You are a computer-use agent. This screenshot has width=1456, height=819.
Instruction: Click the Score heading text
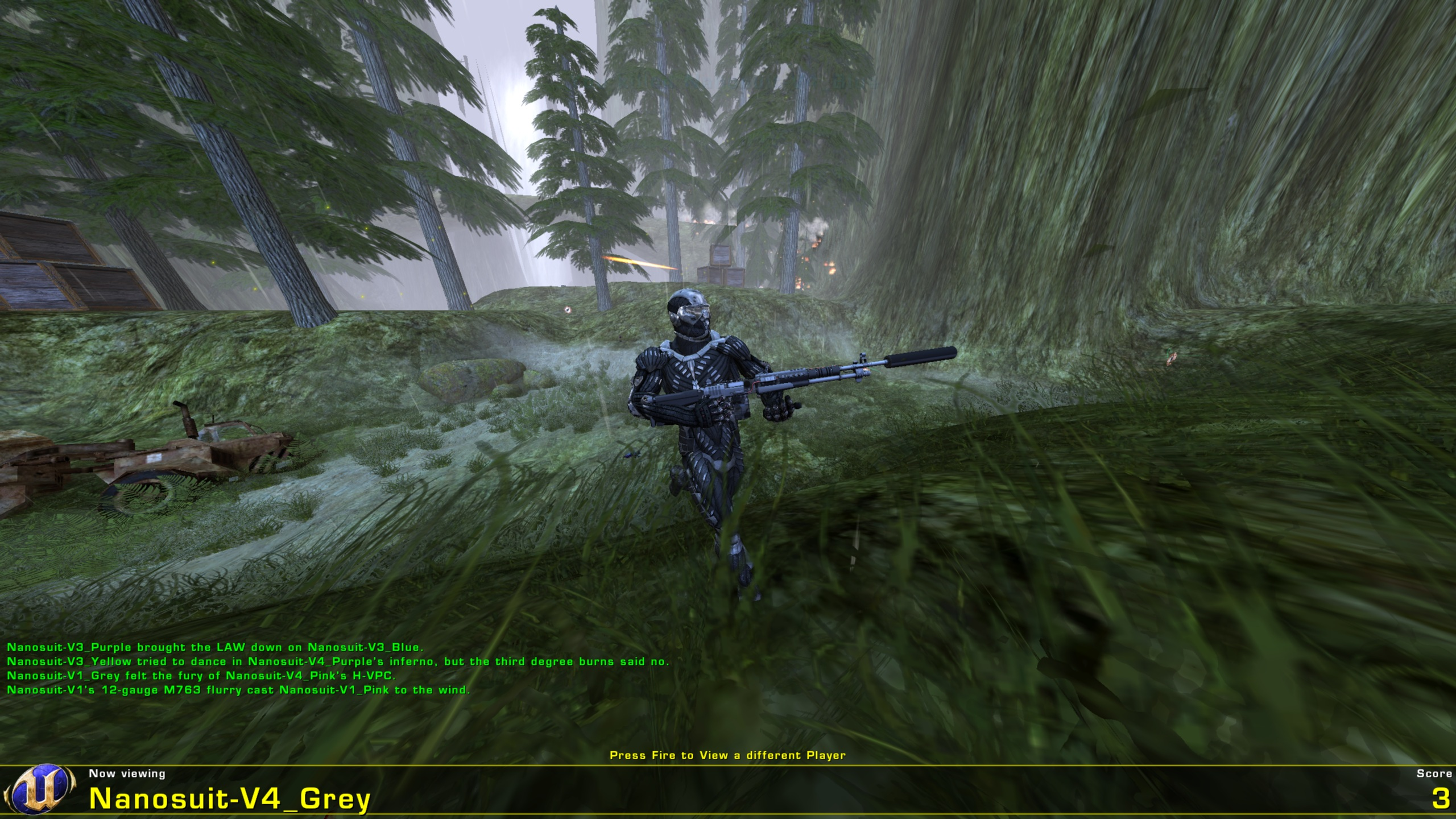tap(1429, 772)
